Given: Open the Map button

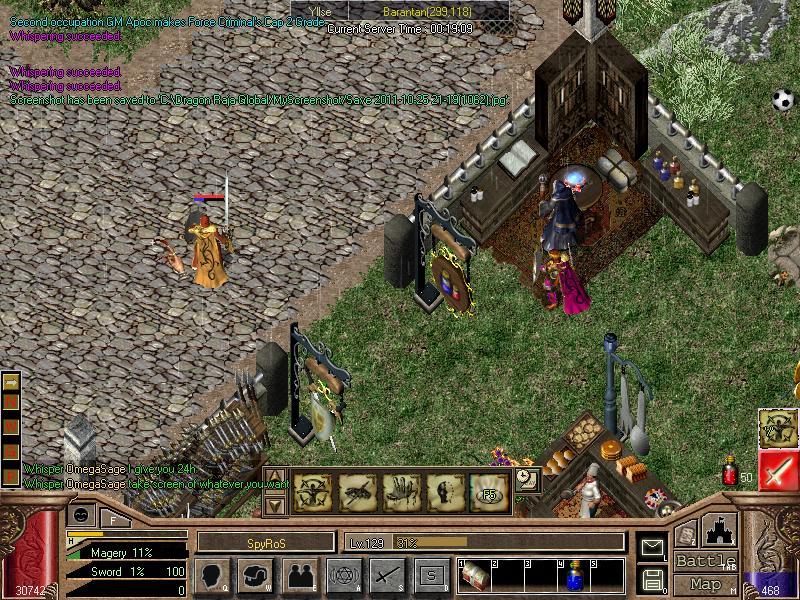Looking at the screenshot, I should (x=706, y=584).
